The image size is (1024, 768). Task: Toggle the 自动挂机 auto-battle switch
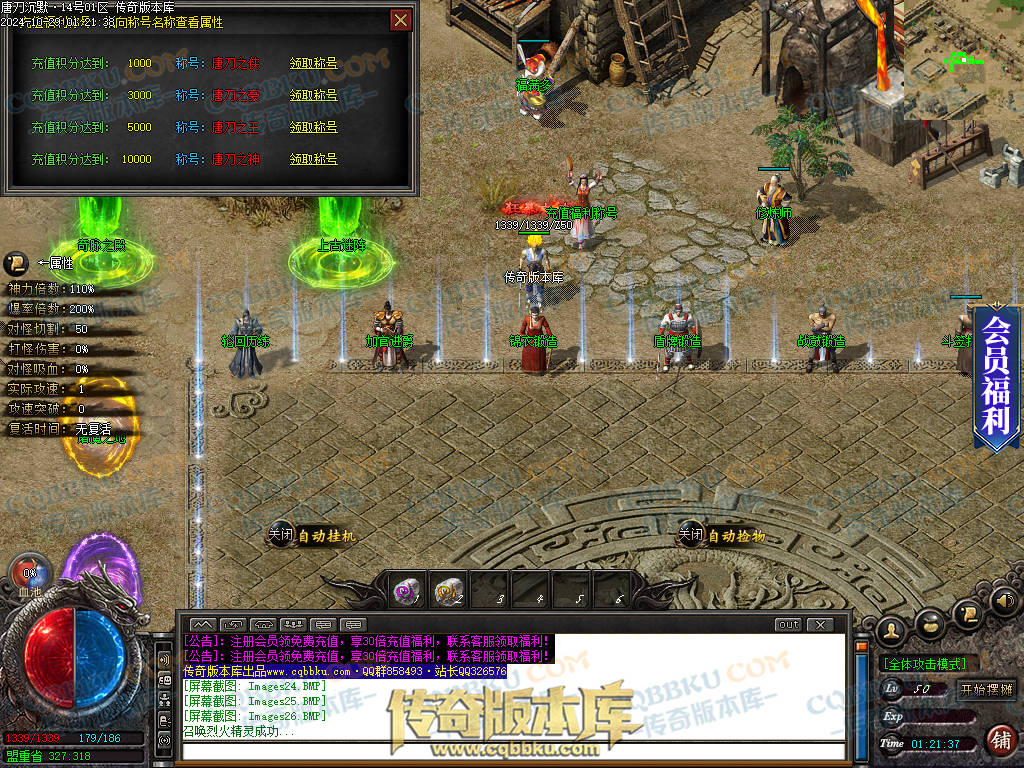[281, 535]
